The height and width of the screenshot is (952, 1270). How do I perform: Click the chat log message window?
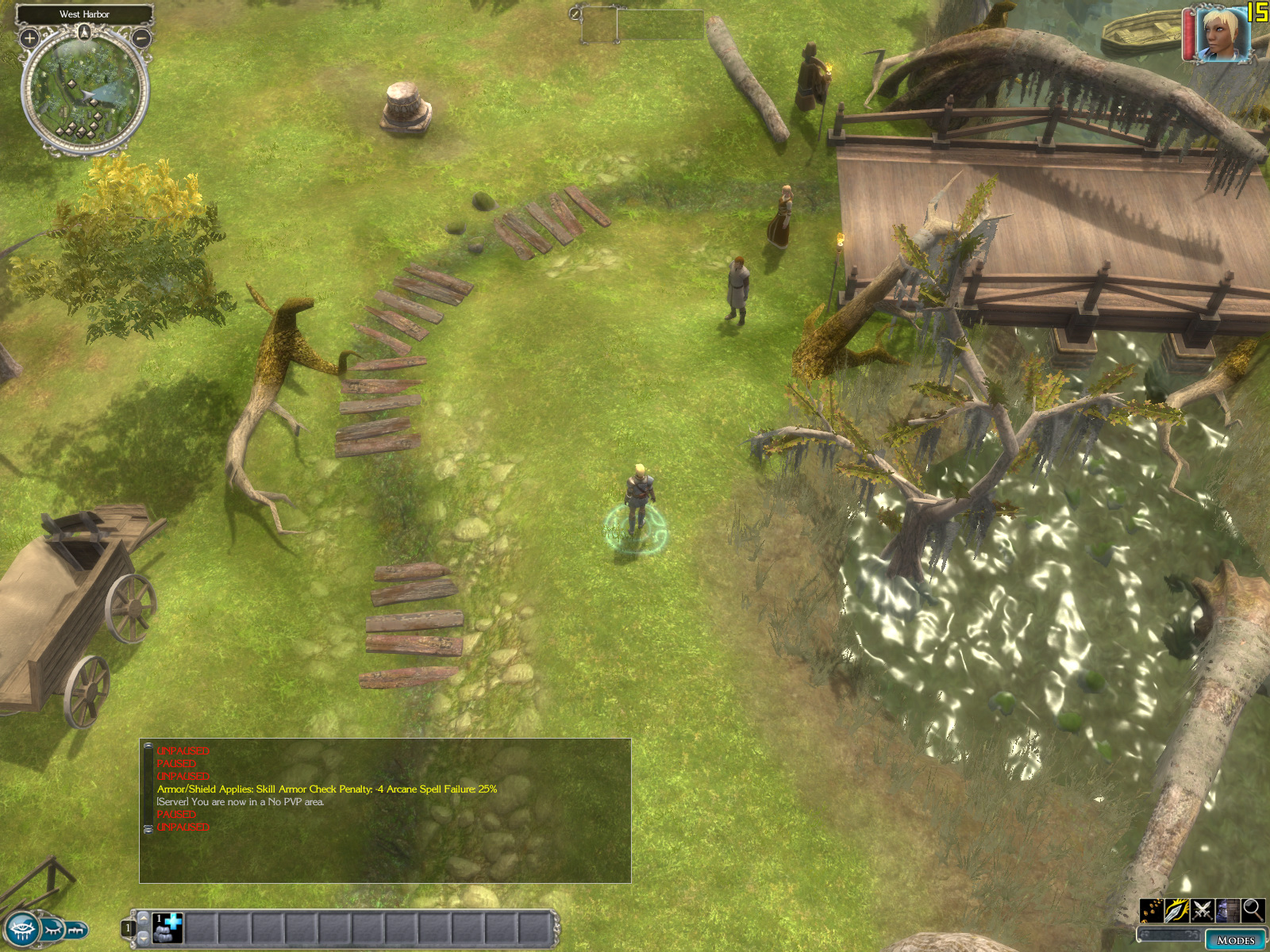pyautogui.click(x=386, y=810)
